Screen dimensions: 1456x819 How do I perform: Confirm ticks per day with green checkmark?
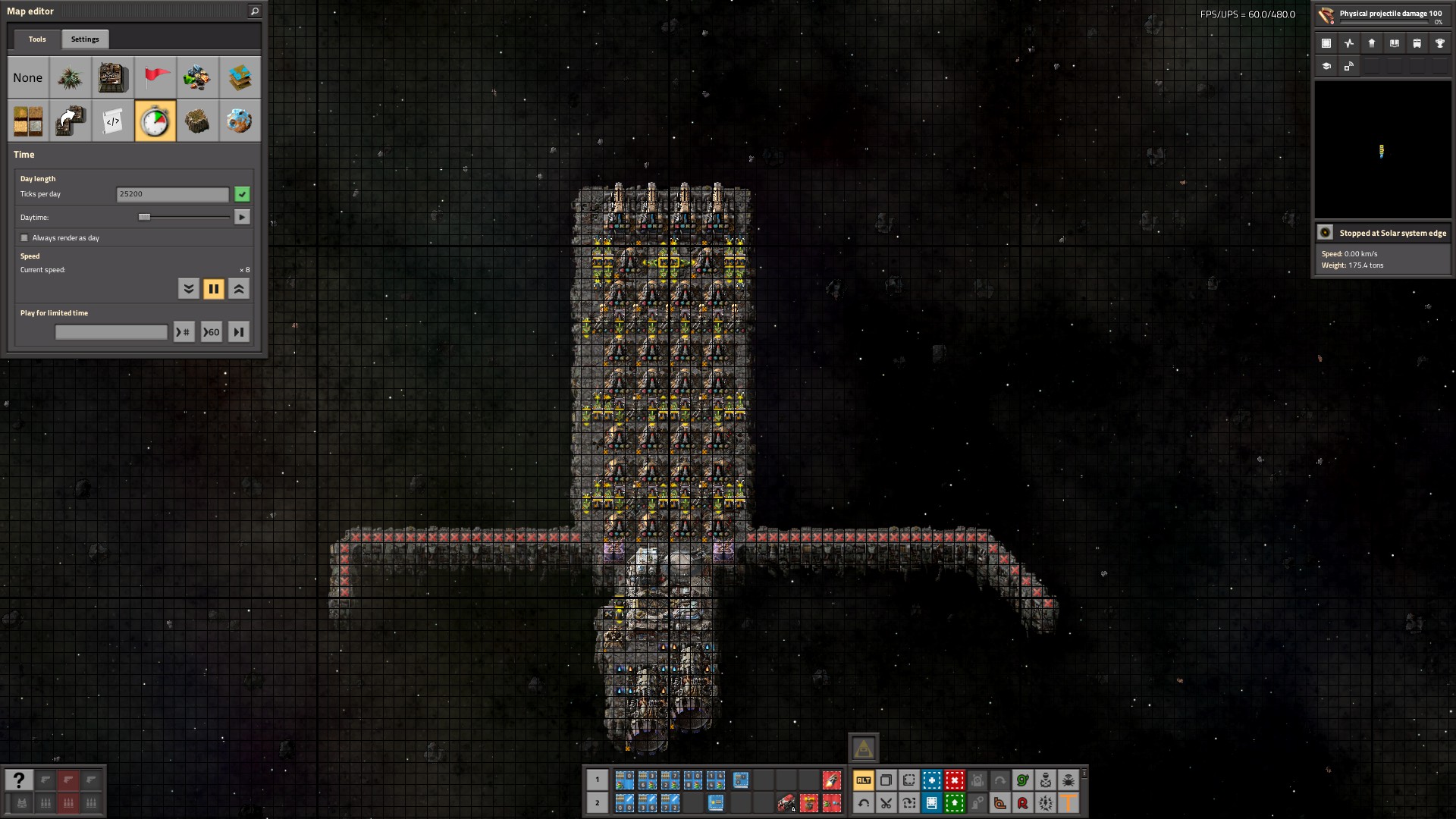click(242, 195)
